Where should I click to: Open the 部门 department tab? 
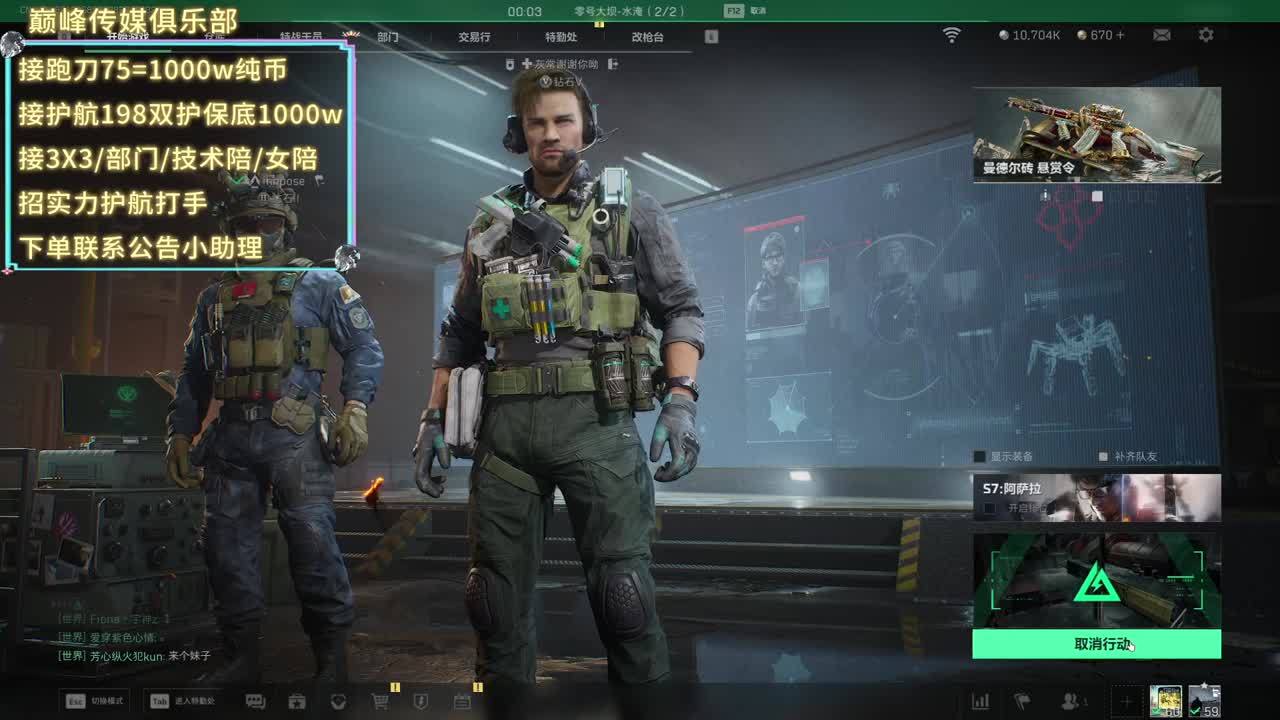tap(388, 37)
